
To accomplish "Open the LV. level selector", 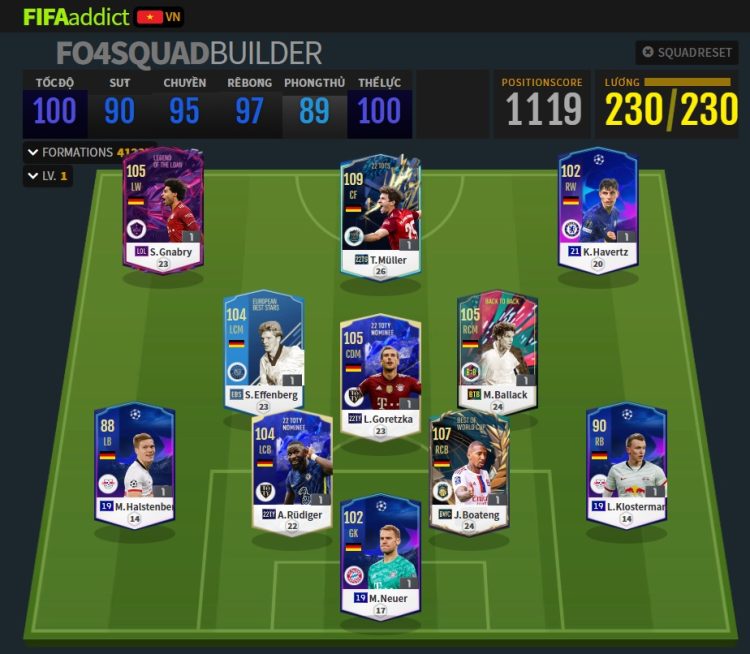I will pos(48,176).
